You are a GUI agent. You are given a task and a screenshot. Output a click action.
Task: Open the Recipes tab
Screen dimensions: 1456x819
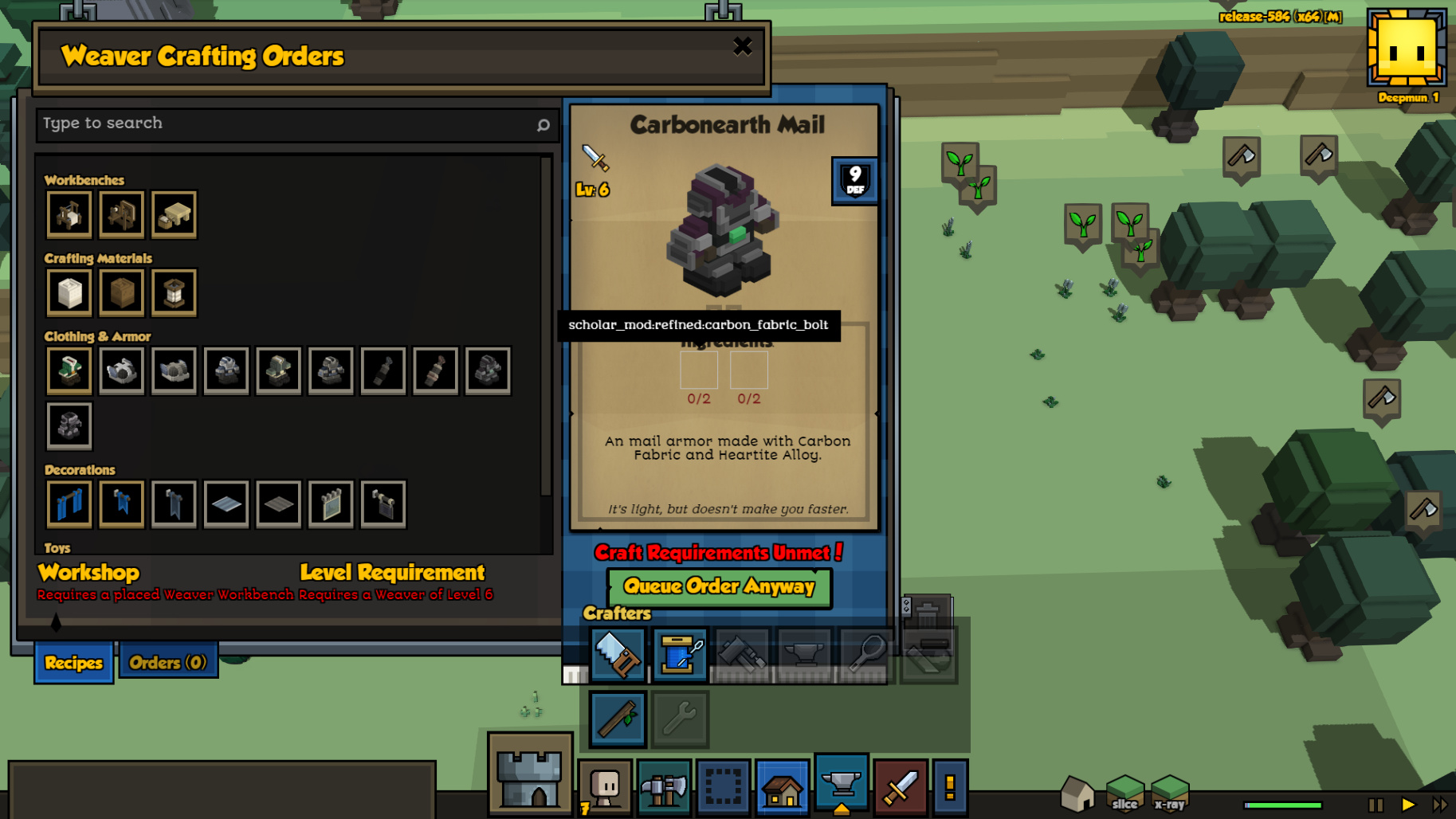click(x=73, y=663)
